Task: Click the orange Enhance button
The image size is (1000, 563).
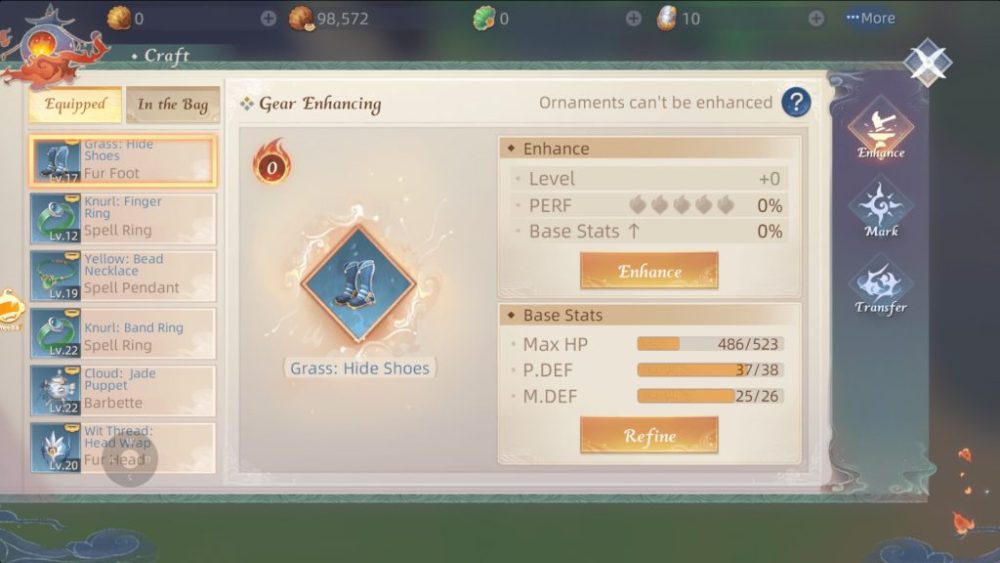Action: (x=649, y=271)
